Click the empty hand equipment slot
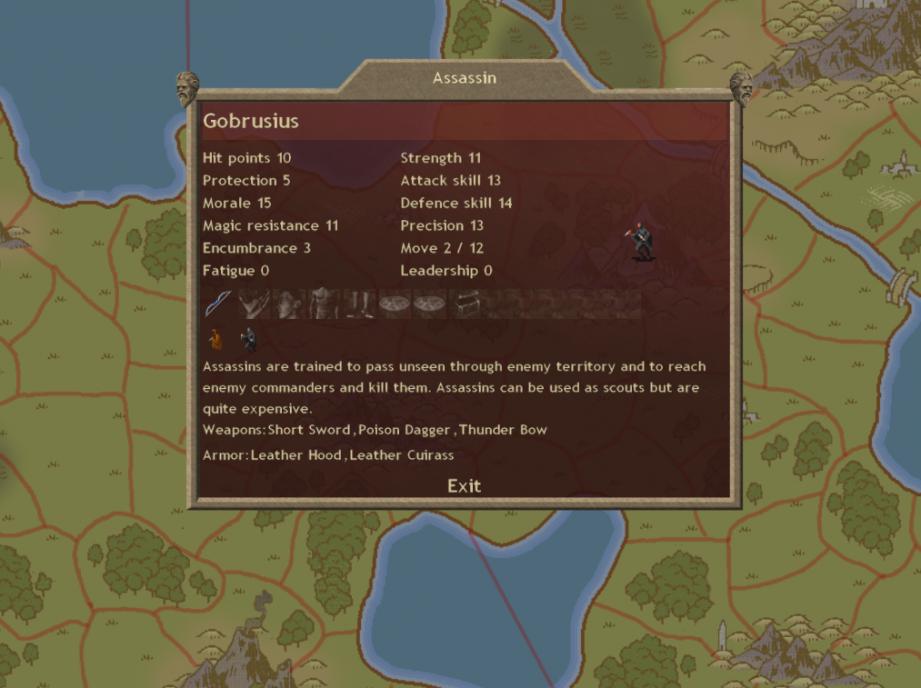Viewport: 921px width, 688px height. coord(255,303)
